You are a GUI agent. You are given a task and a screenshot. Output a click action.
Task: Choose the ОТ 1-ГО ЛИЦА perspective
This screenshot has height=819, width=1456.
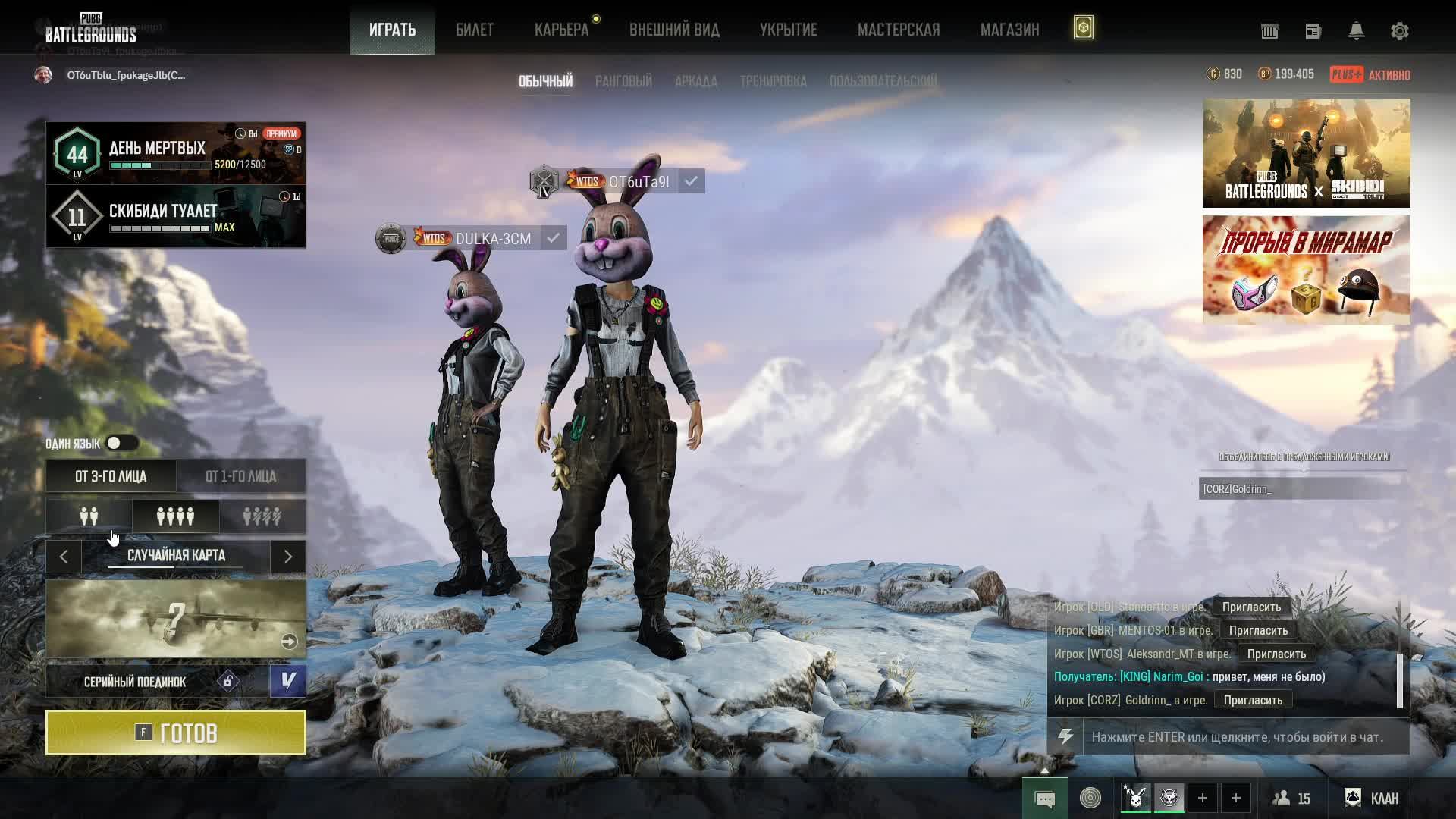point(240,476)
